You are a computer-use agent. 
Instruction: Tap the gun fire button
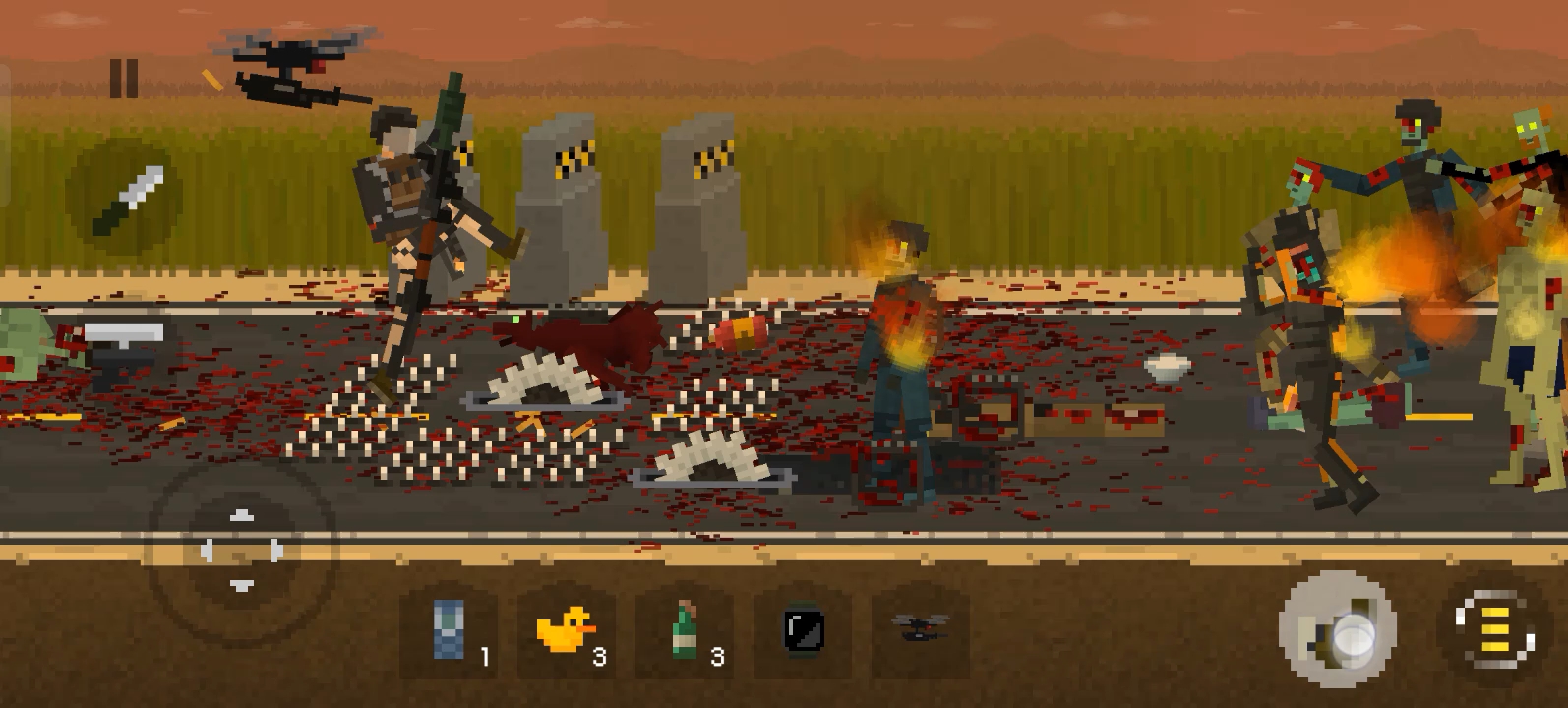1337,630
